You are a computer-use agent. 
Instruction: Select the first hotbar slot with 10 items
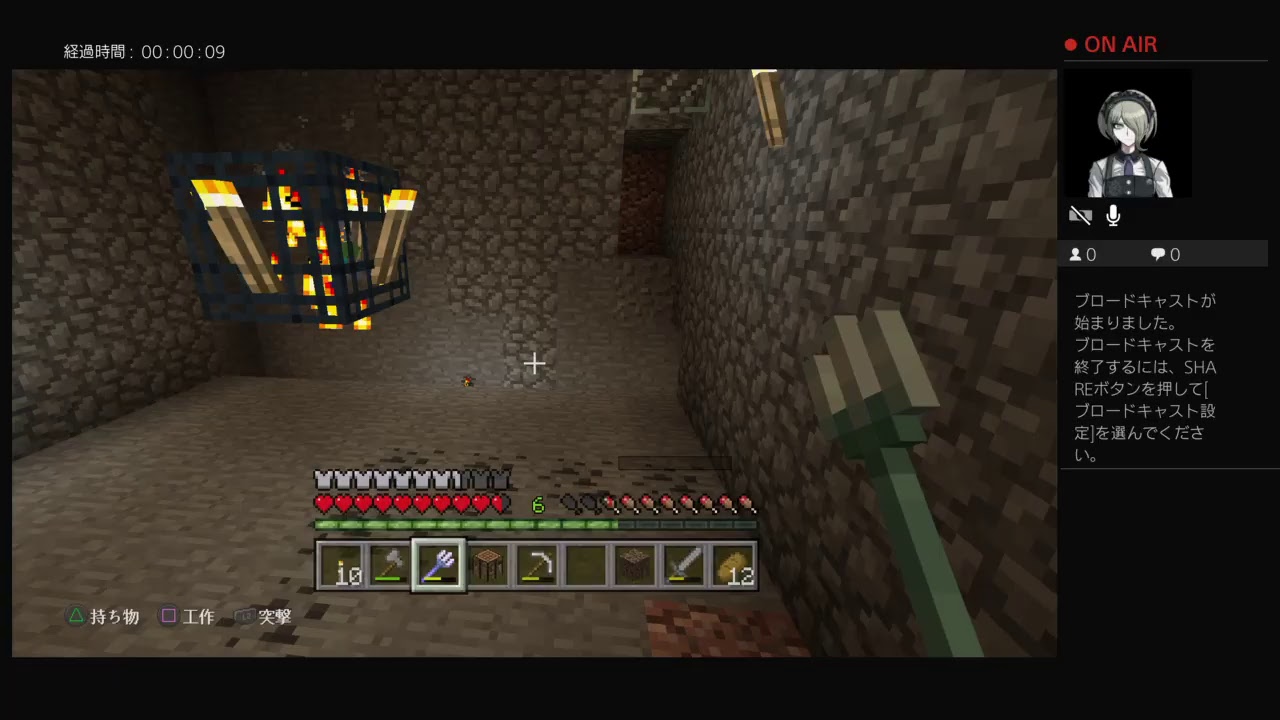click(x=340, y=565)
